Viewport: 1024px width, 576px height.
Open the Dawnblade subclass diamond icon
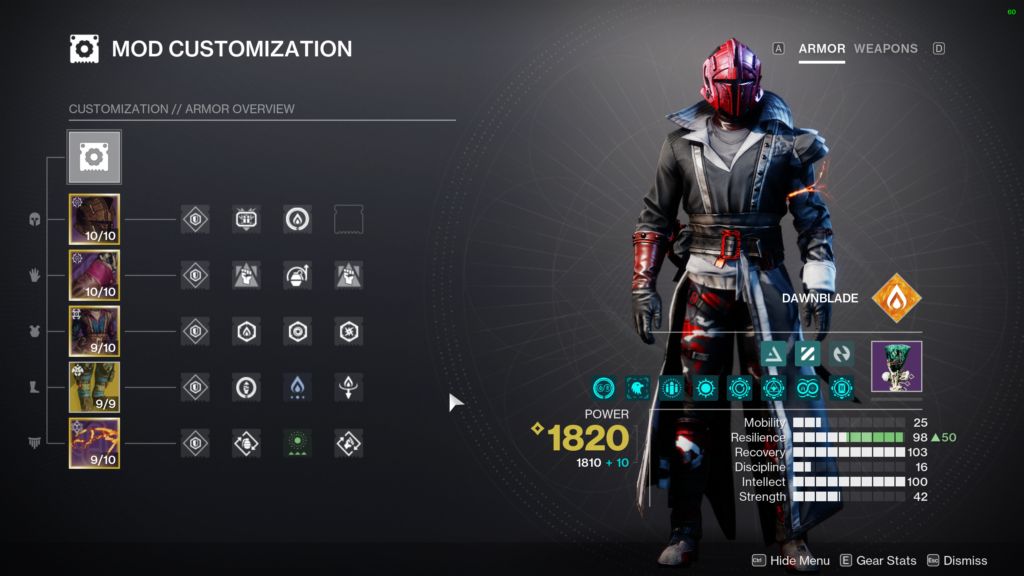click(896, 298)
